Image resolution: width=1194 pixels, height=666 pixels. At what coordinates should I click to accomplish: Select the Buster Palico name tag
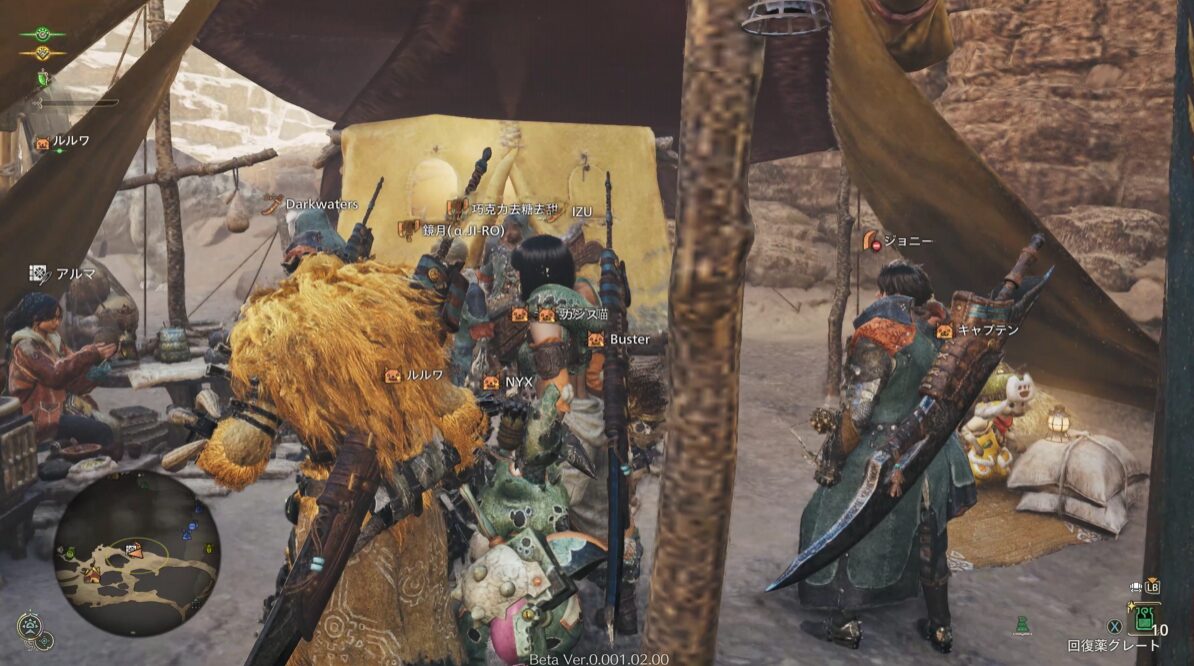coord(629,340)
